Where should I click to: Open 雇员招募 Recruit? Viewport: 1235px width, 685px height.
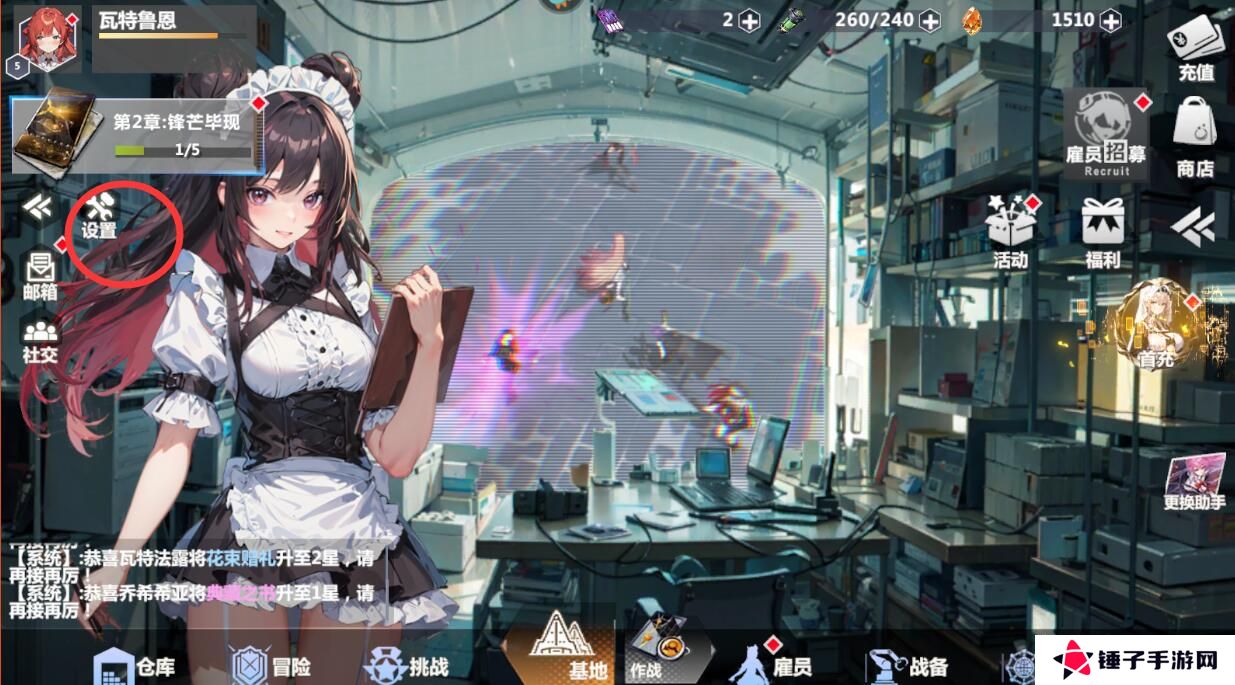(x=1106, y=133)
